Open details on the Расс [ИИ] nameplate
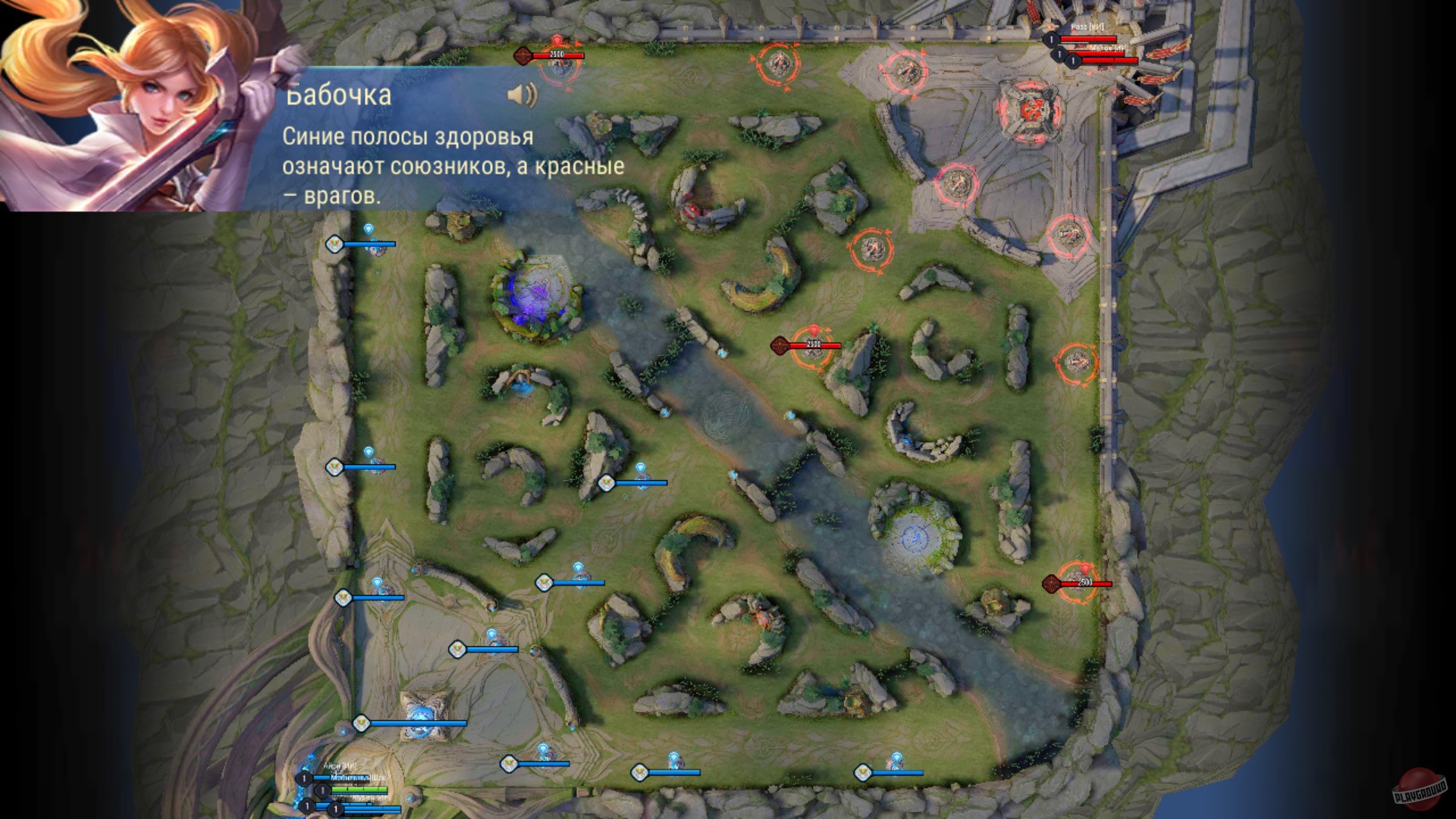The width and height of the screenshot is (1456, 819). [1087, 26]
